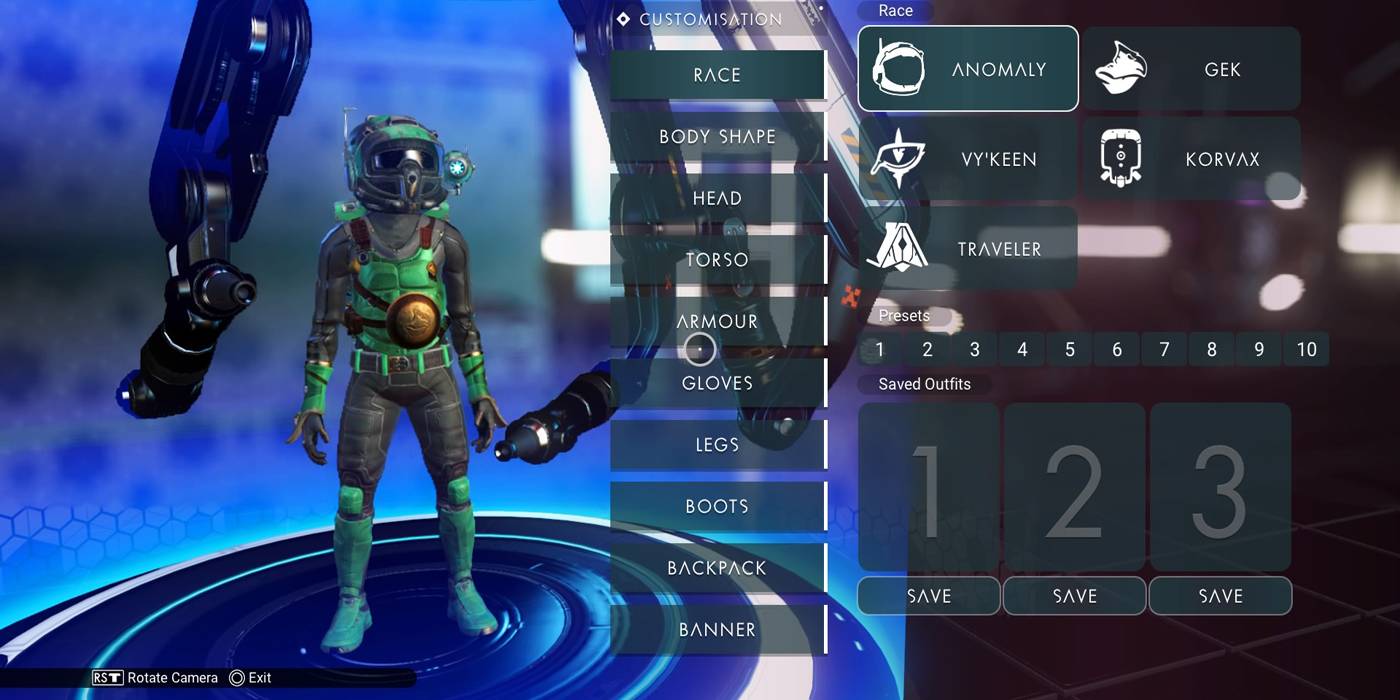Switch to the Korvax race
This screenshot has width=1400, height=700.
coord(1191,159)
